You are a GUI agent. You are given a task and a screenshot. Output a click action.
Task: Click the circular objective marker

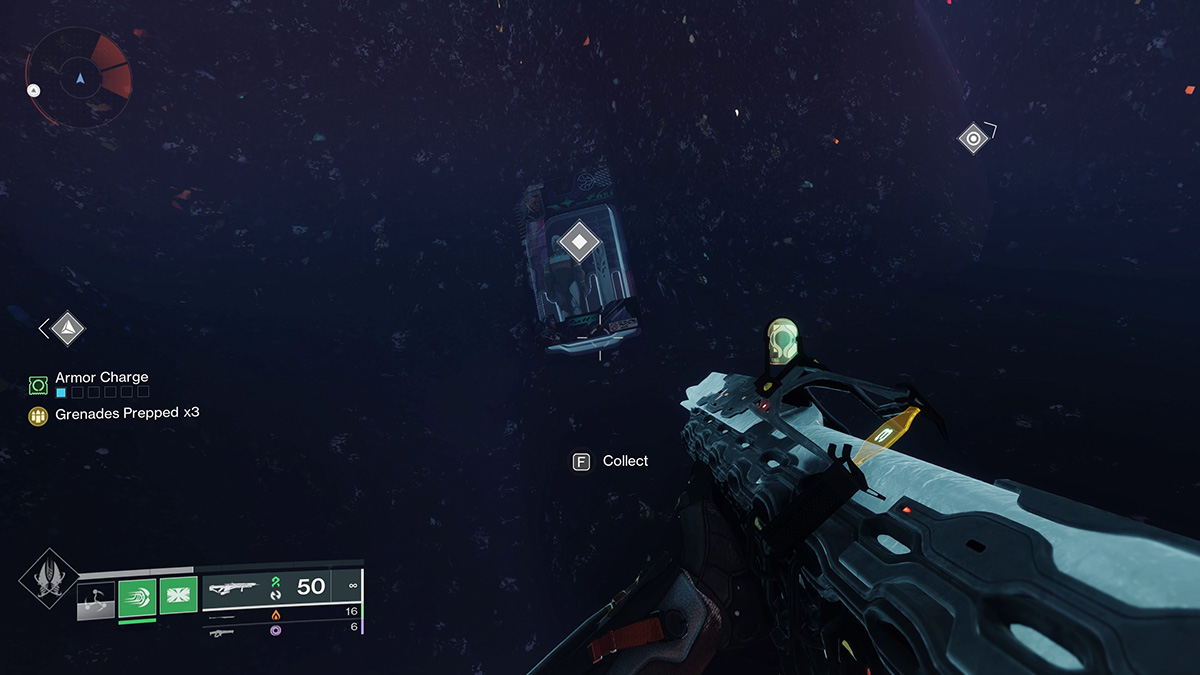[973, 138]
